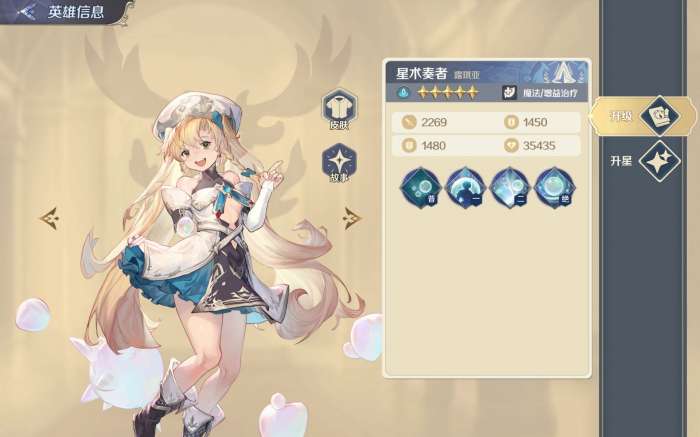This screenshot has height=437, width=700.
Task: Click the 魔法/增益治疗 class type icon
Action: coord(509,93)
